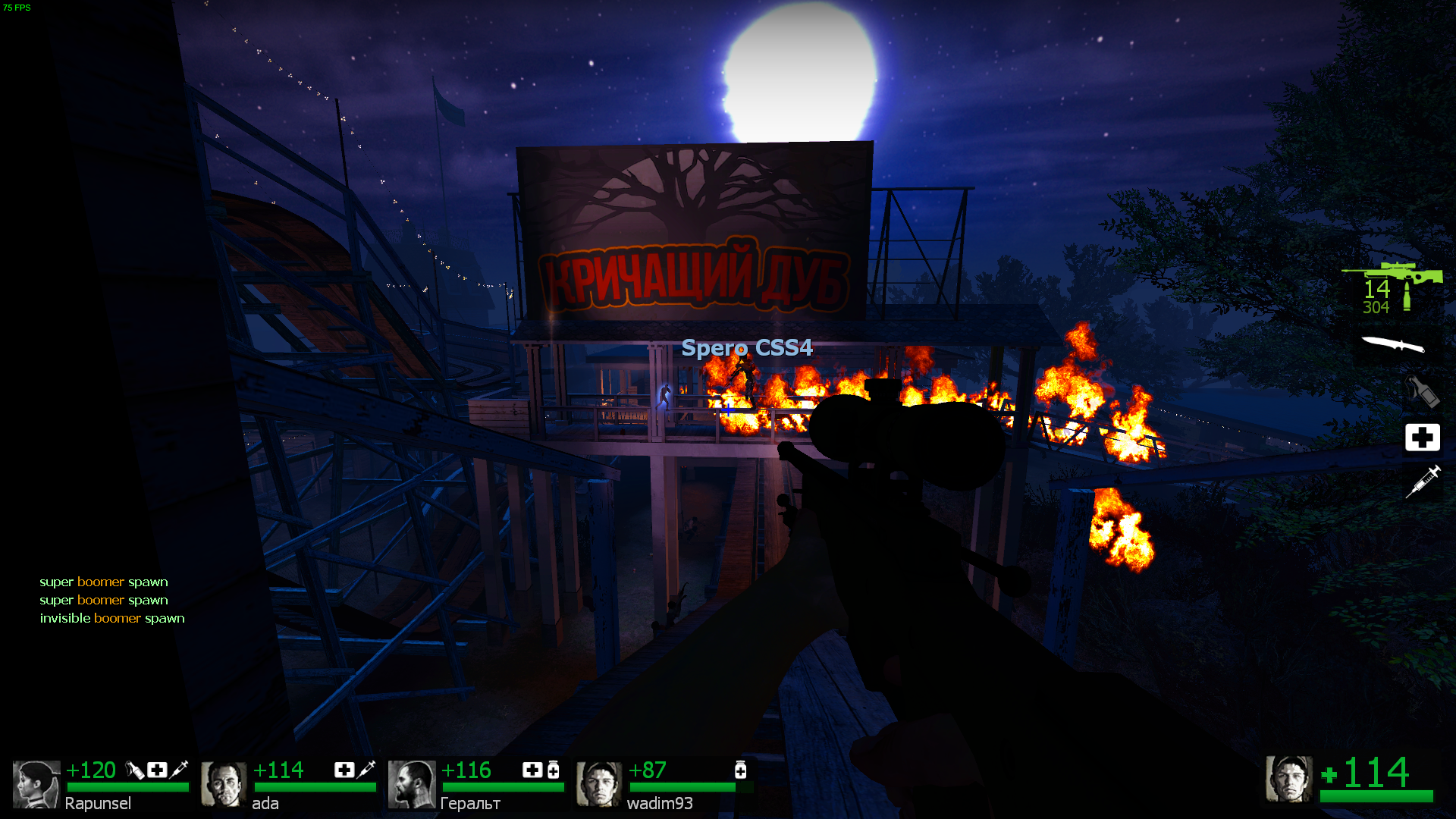Switch to the knife melee slot
This screenshot has width=1456, height=819.
click(1393, 345)
